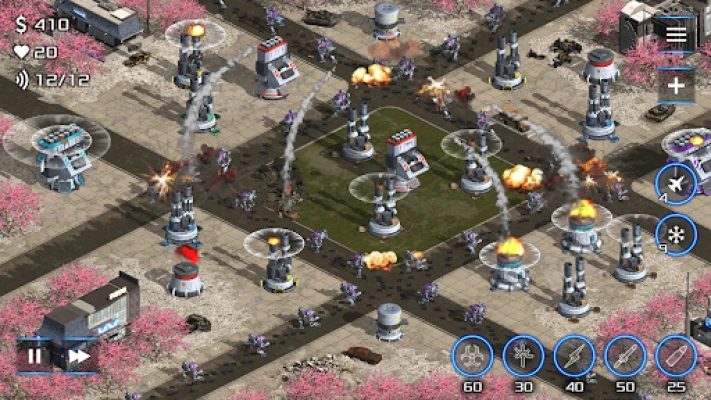Viewport: 711px width, 400px height.
Task: Call in the airstrike ability
Action: (x=676, y=184)
